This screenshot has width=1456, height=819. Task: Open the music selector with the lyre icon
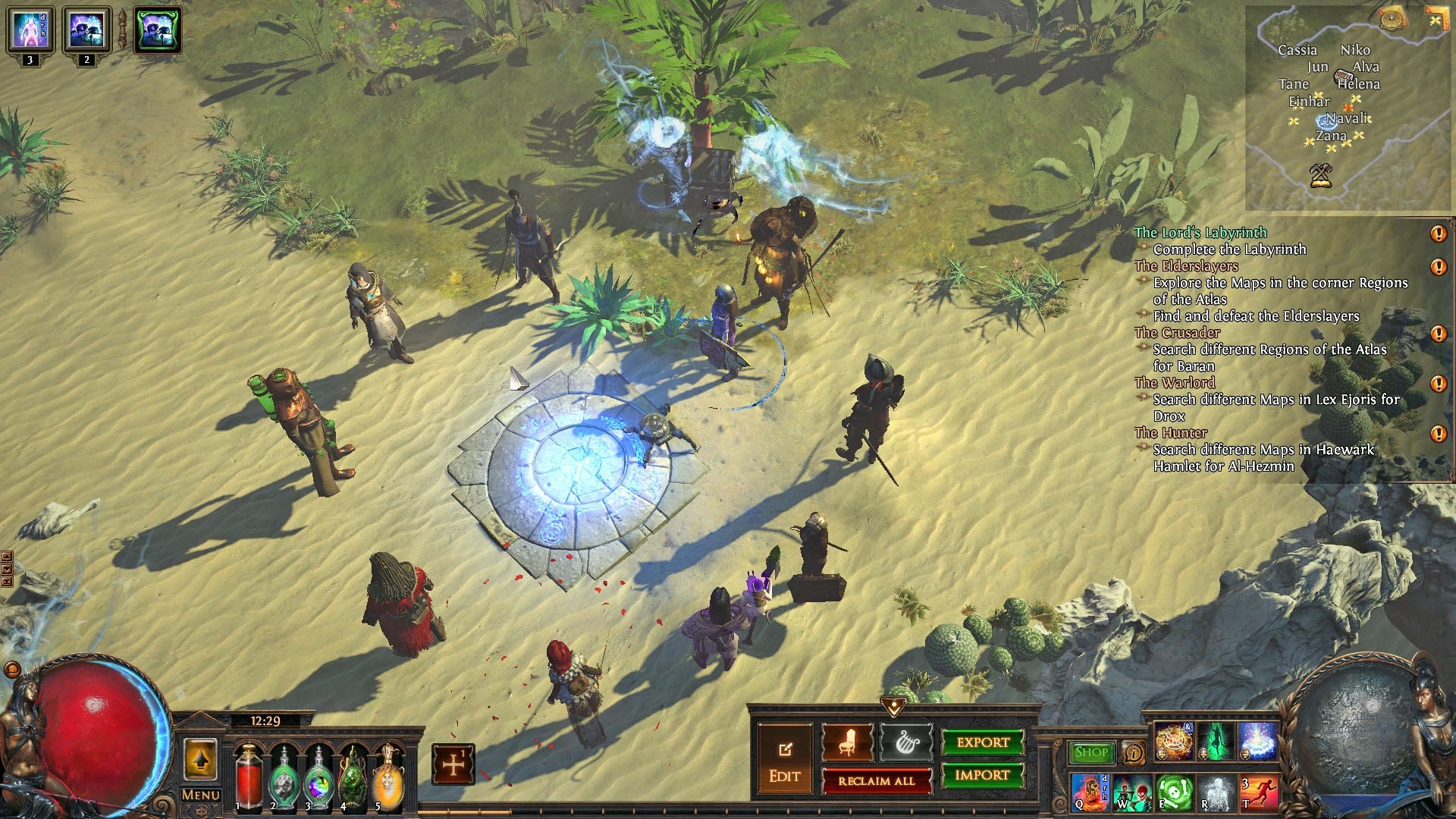pyautogui.click(x=905, y=742)
